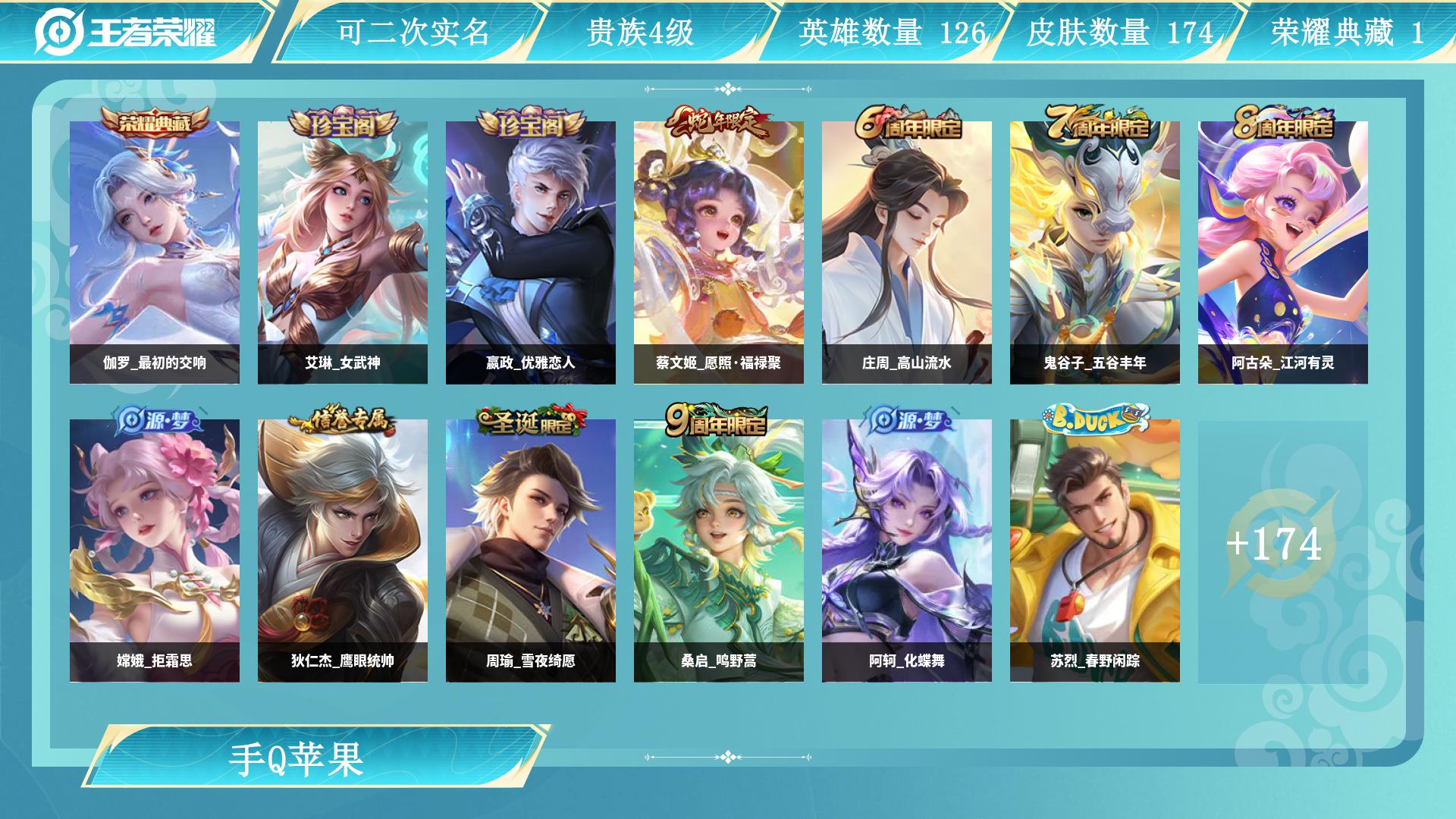Switch to the 皮肤数量 174 header tab
This screenshot has width=1456, height=819.
[x=1120, y=32]
